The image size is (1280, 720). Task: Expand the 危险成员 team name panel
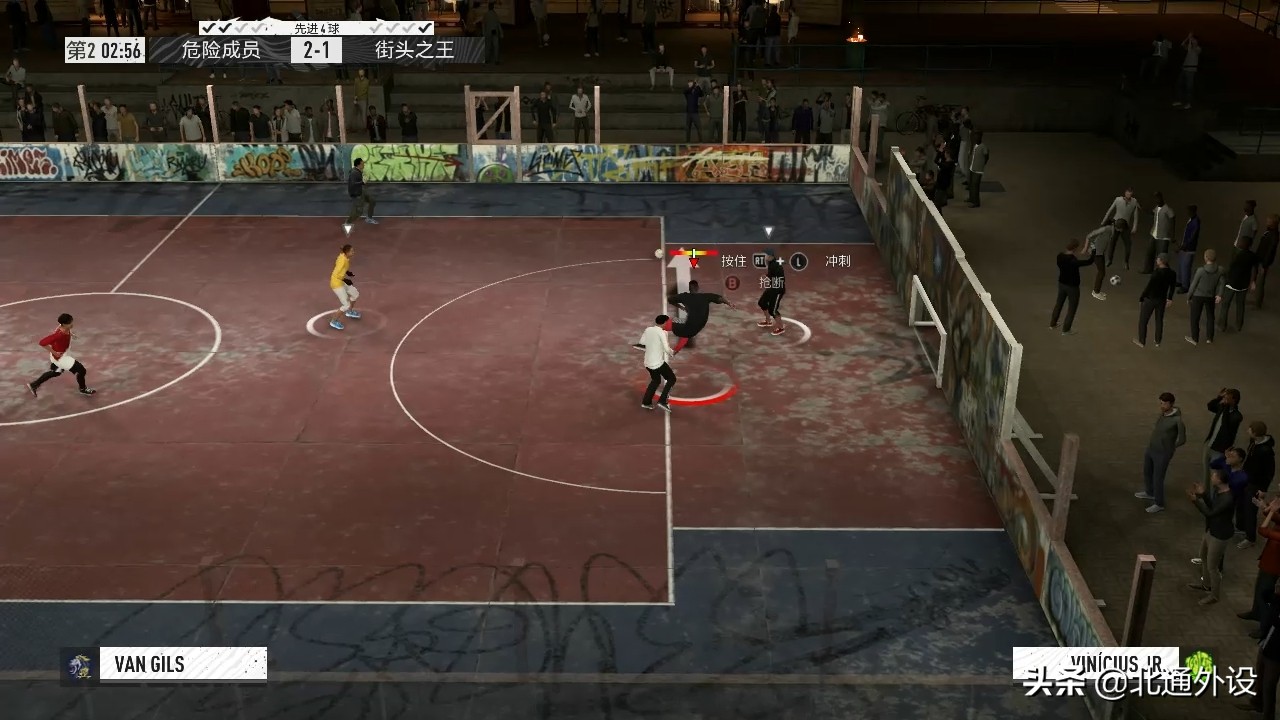pos(219,48)
